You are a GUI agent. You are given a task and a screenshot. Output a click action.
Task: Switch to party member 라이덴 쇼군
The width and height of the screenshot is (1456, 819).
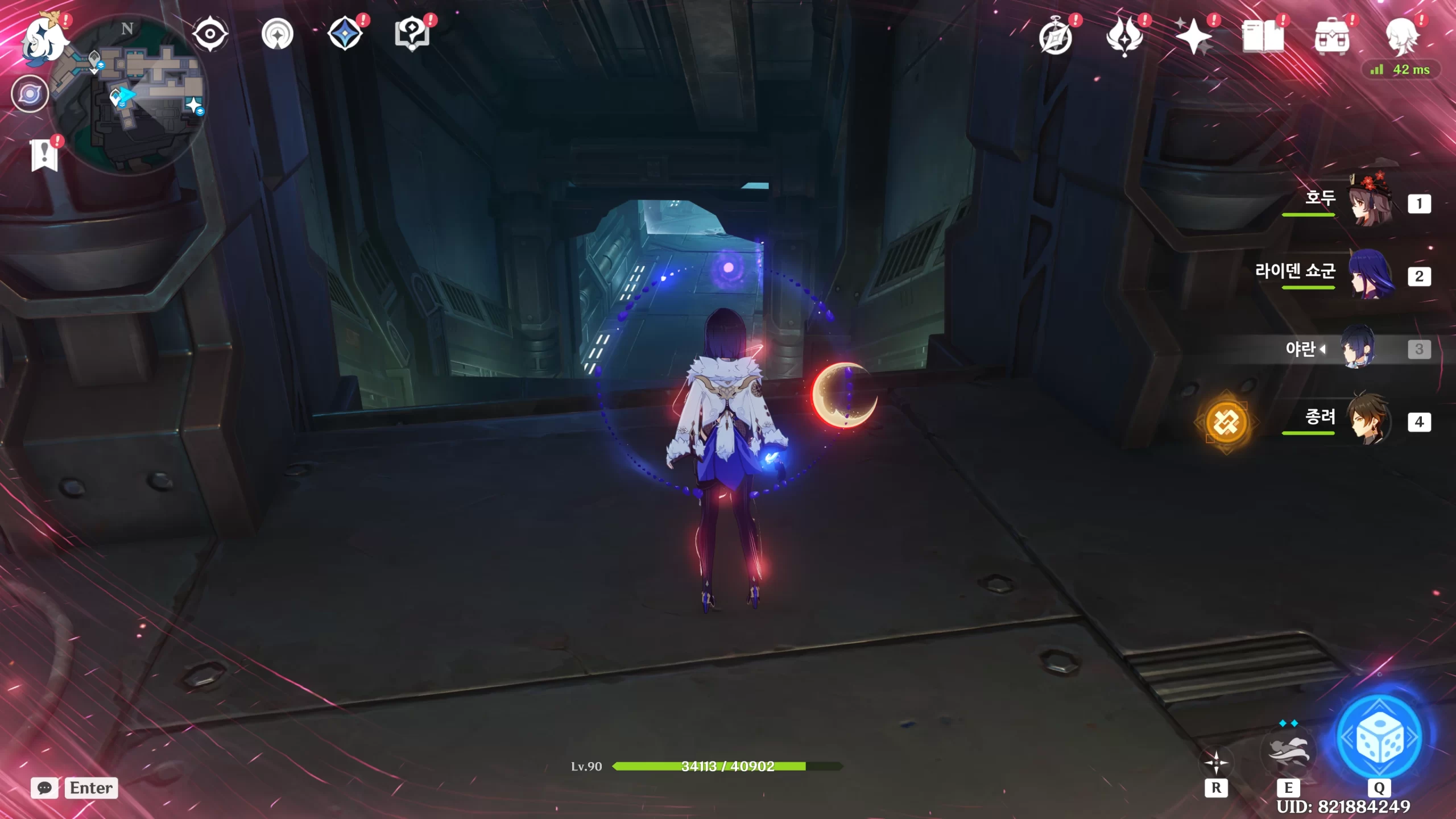1370,276
